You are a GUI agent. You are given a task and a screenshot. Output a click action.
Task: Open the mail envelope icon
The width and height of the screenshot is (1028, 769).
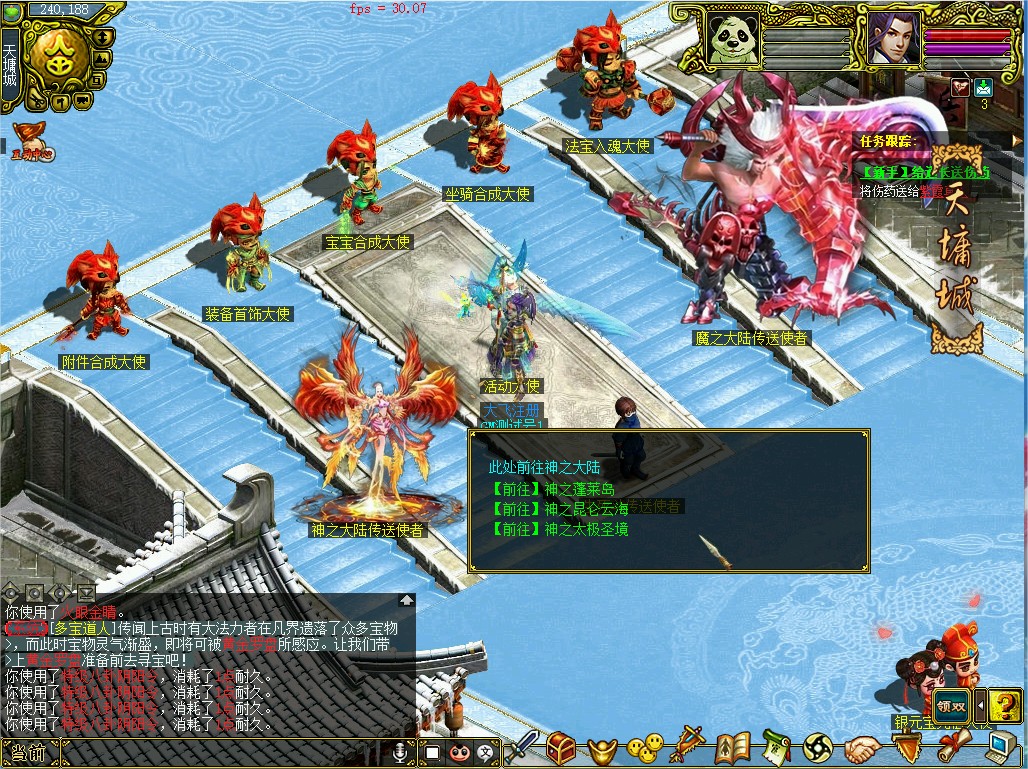pyautogui.click(x=983, y=87)
